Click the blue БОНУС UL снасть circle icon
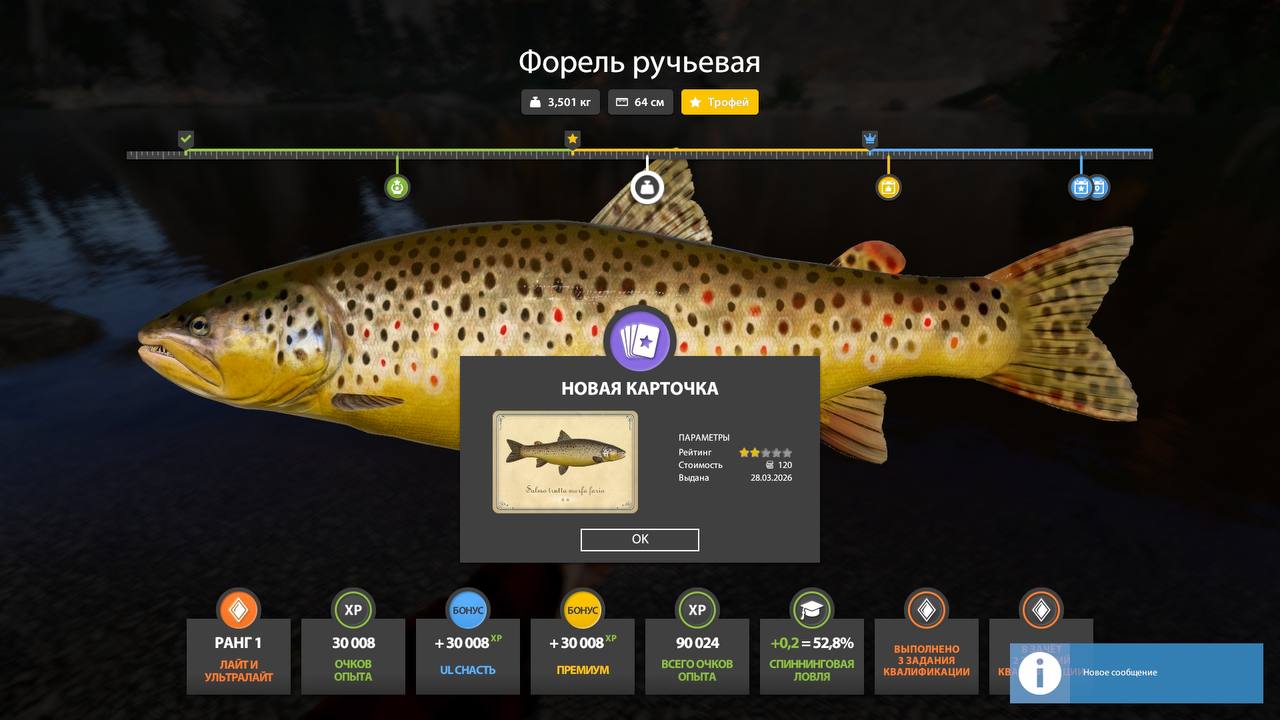The width and height of the screenshot is (1280, 720). (x=467, y=609)
